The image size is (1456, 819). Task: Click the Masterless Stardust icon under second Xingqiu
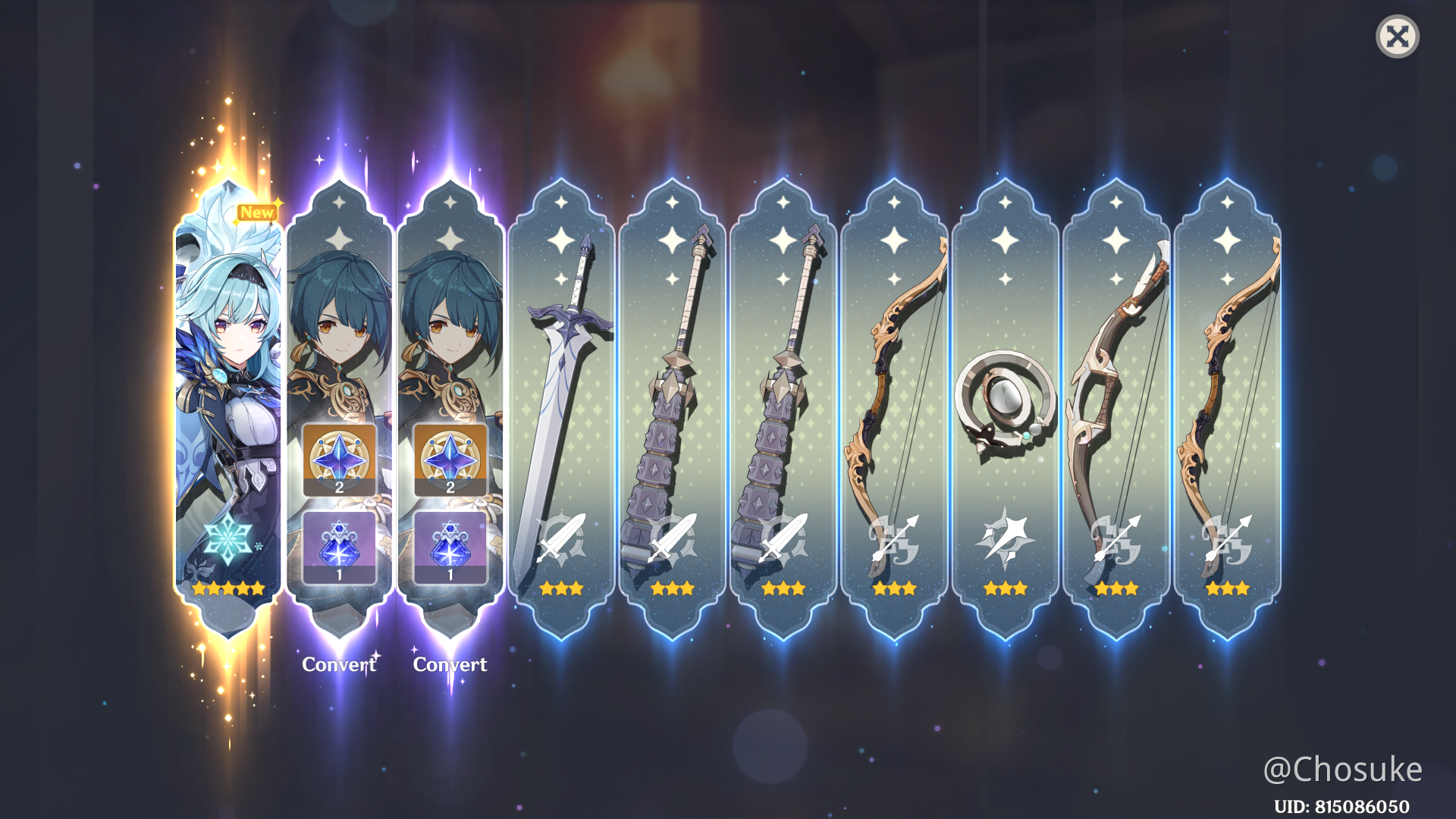[x=450, y=544]
